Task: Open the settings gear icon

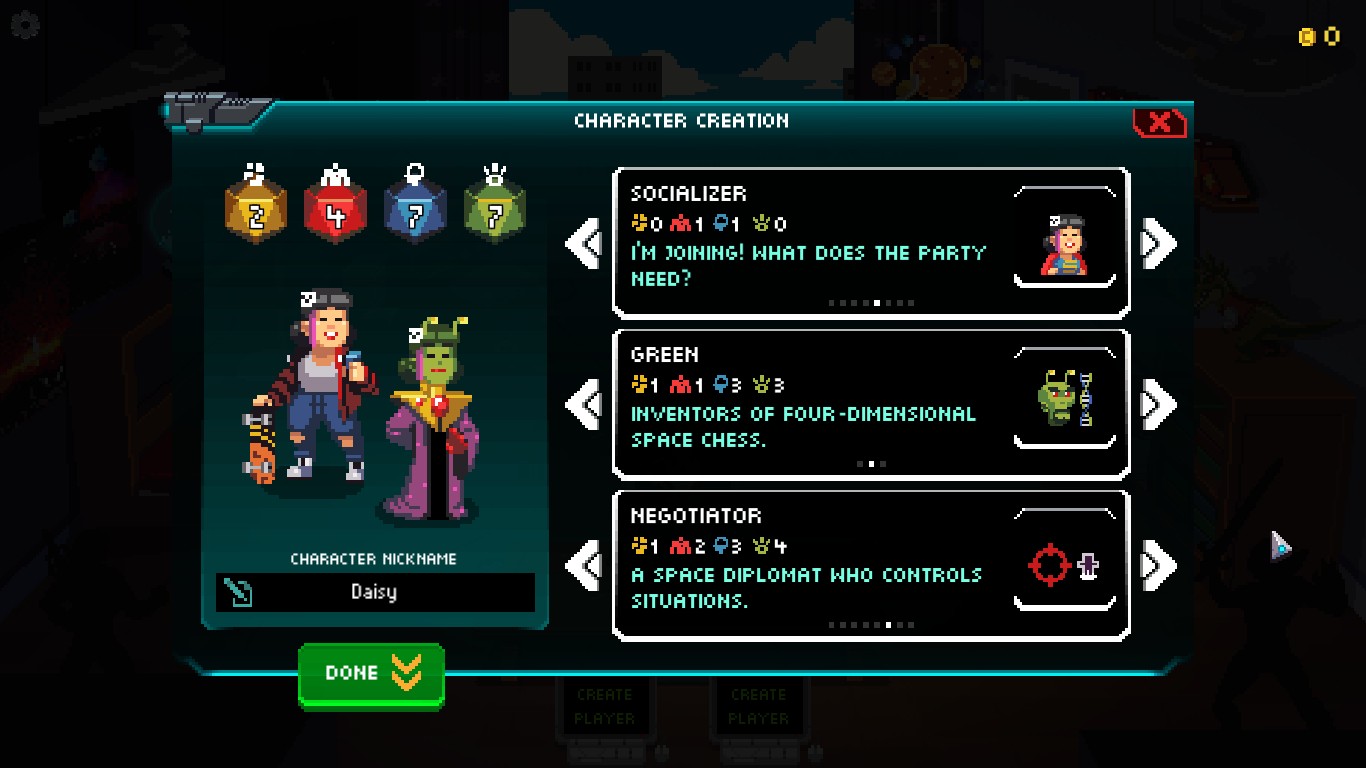Action: 24,25
